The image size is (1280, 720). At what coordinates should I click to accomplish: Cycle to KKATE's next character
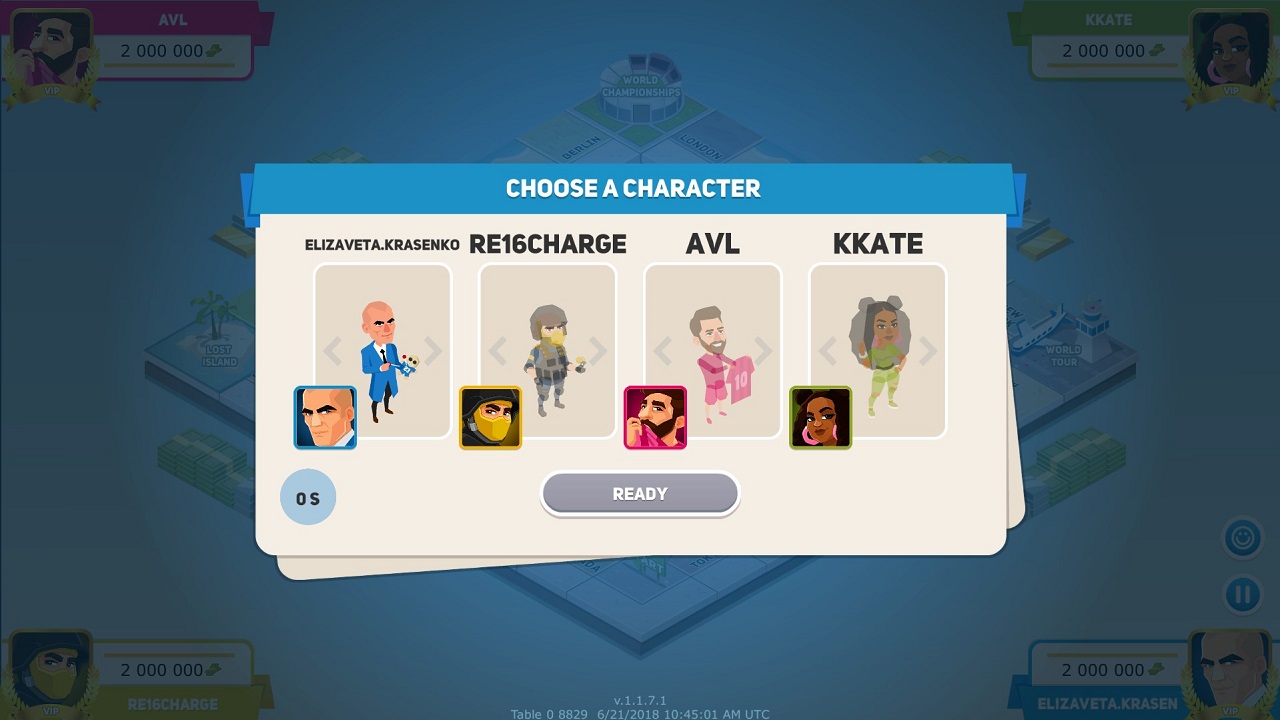pyautogui.click(x=928, y=350)
